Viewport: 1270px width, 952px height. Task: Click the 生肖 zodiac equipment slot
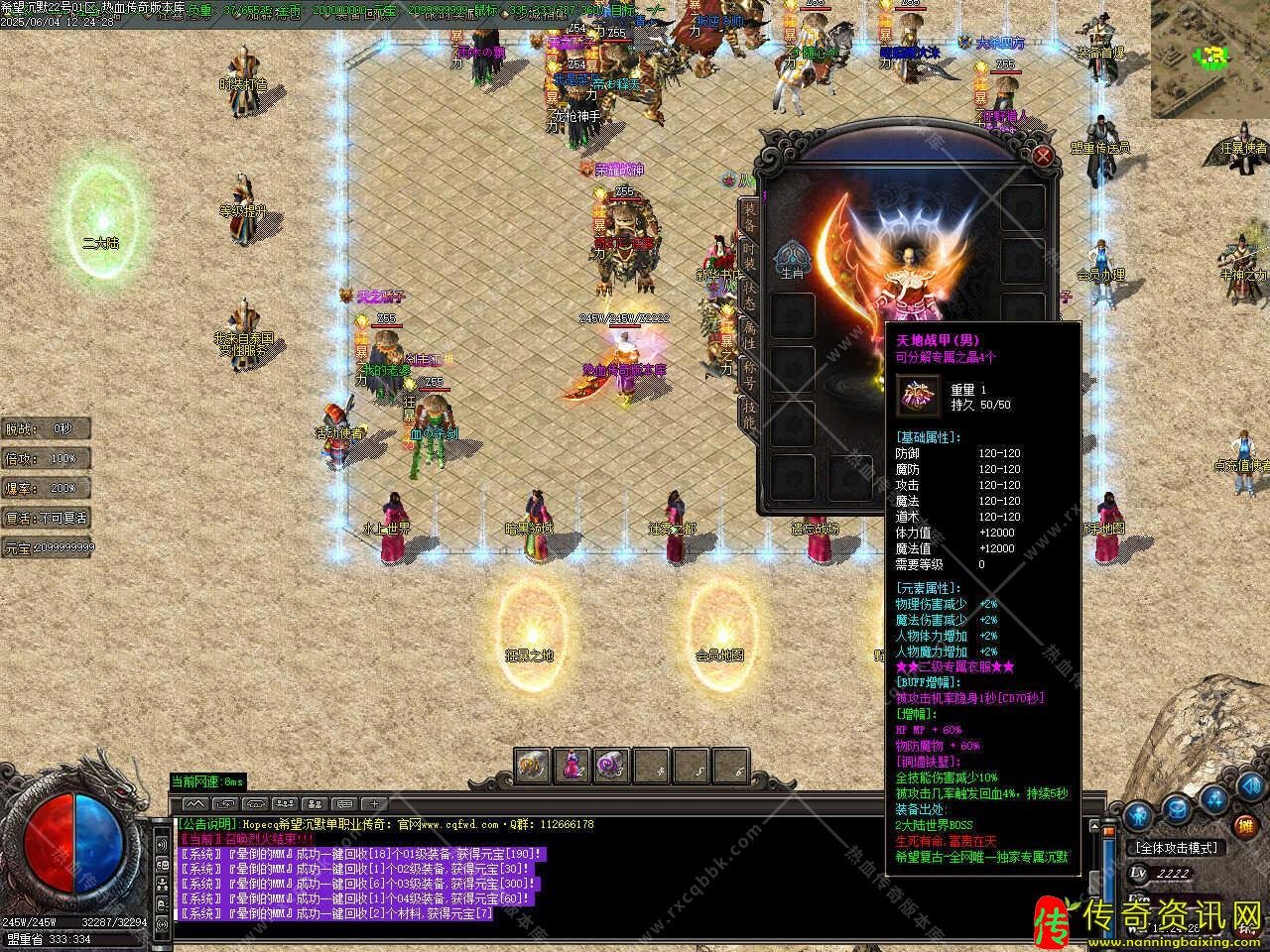pyautogui.click(x=792, y=260)
